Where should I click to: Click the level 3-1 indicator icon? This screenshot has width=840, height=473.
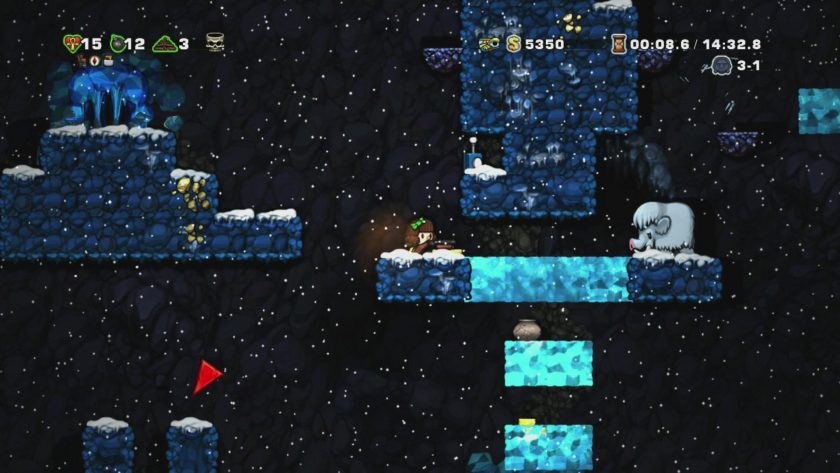pos(721,65)
